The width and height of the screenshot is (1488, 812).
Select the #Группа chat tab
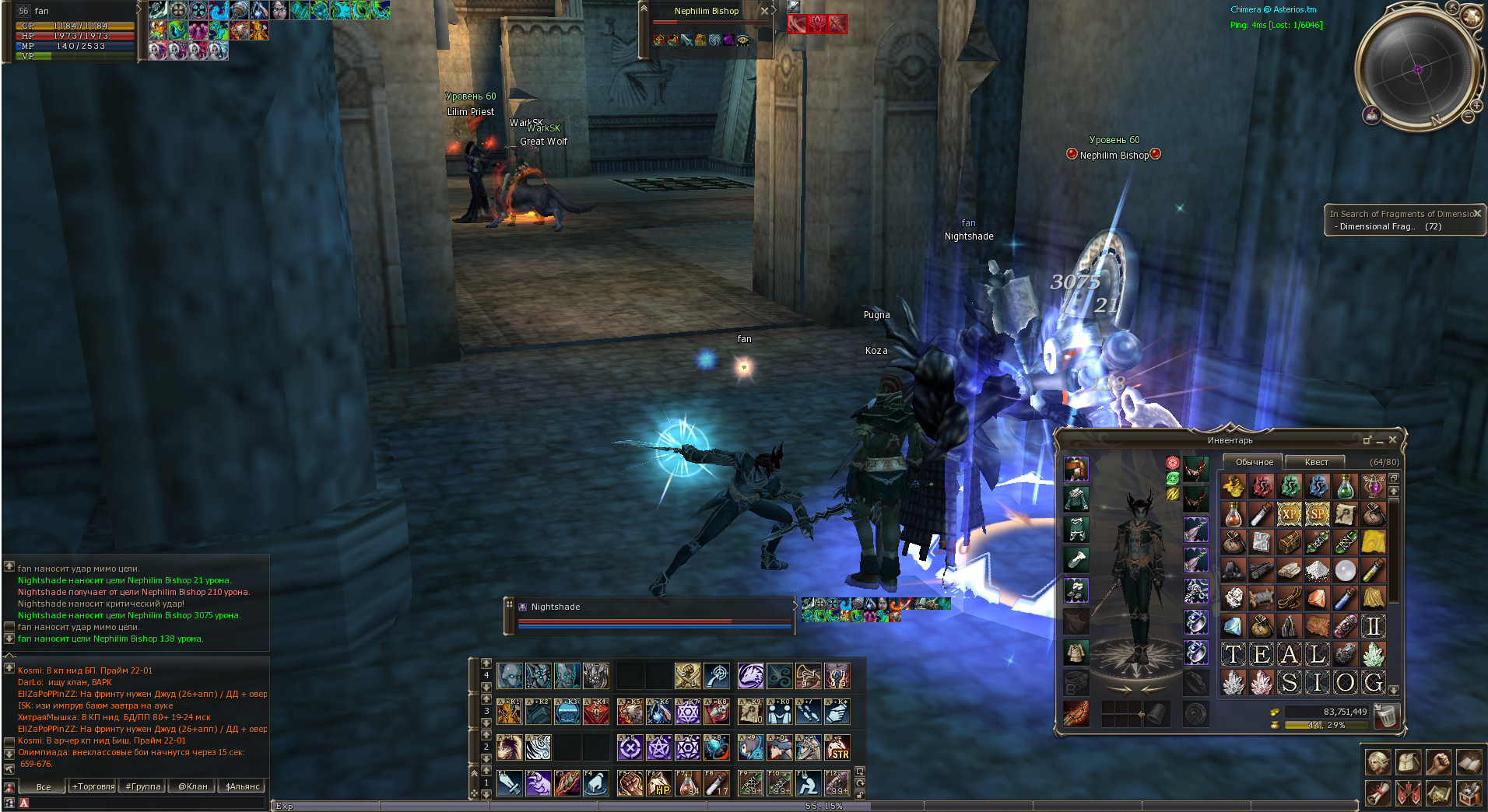143,786
